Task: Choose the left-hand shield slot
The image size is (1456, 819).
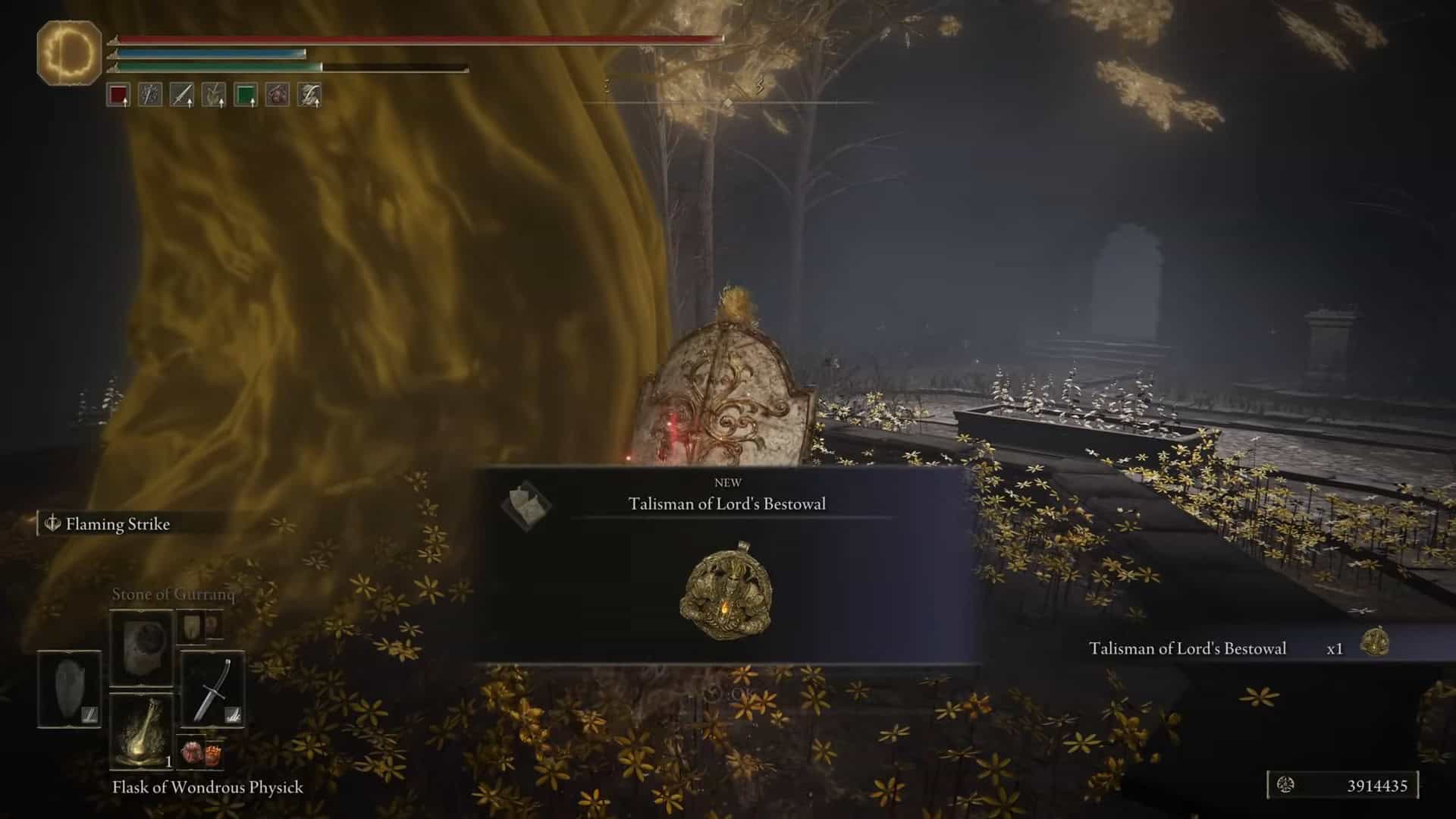Action: pos(69,689)
